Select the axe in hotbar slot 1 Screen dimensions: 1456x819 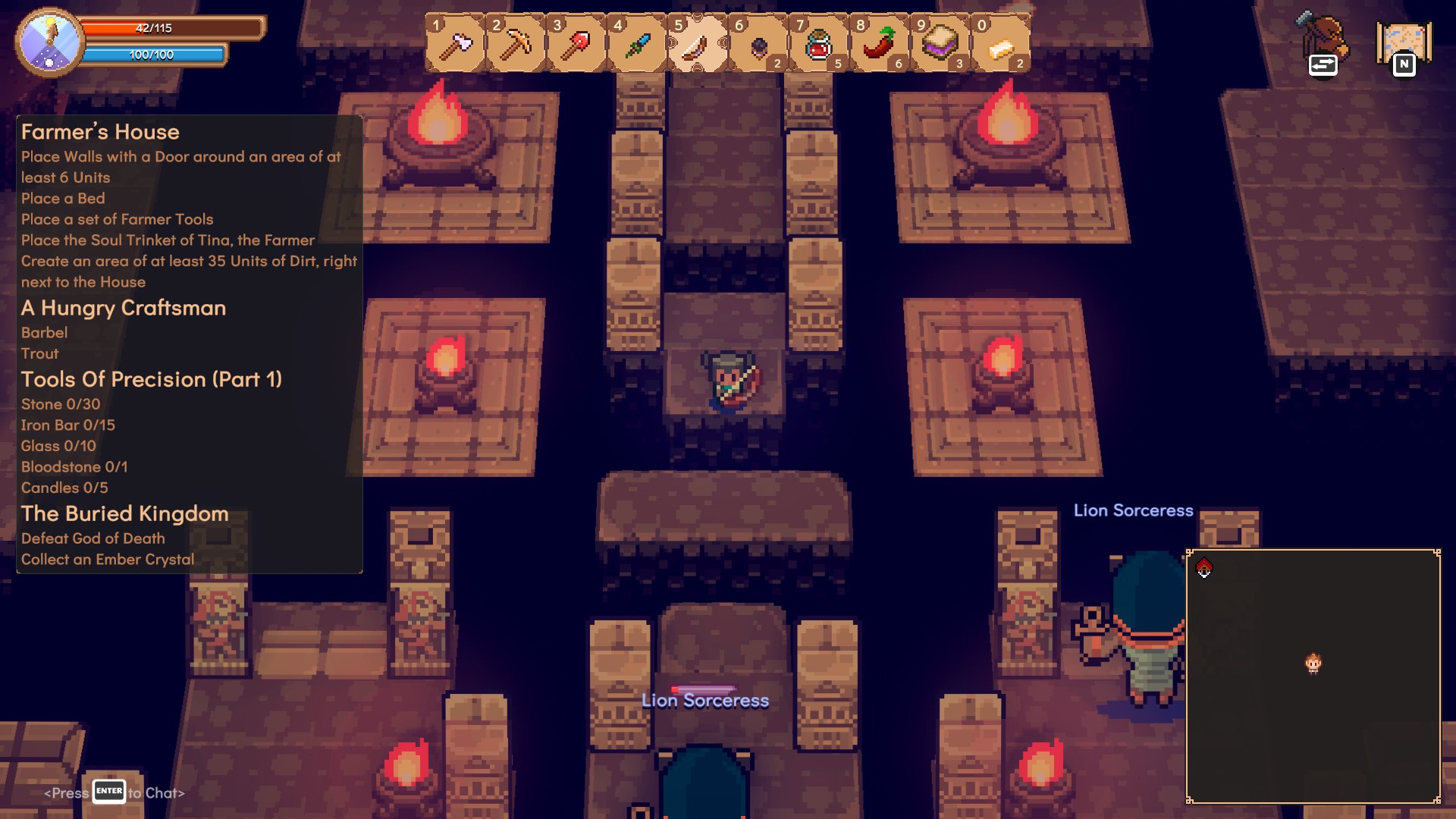click(455, 45)
